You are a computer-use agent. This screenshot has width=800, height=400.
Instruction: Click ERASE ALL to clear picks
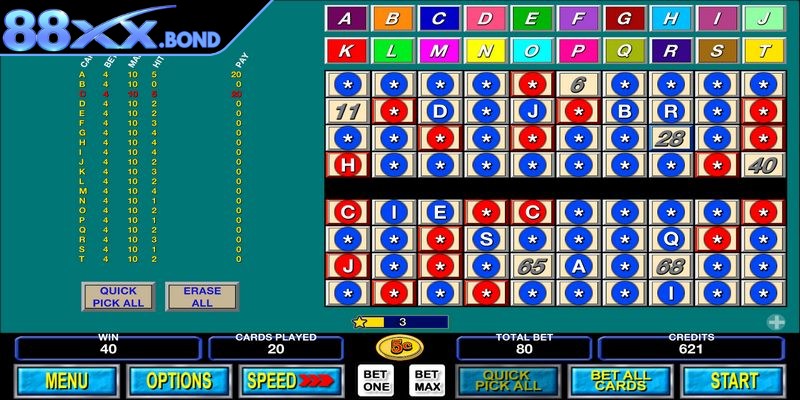[x=202, y=296]
